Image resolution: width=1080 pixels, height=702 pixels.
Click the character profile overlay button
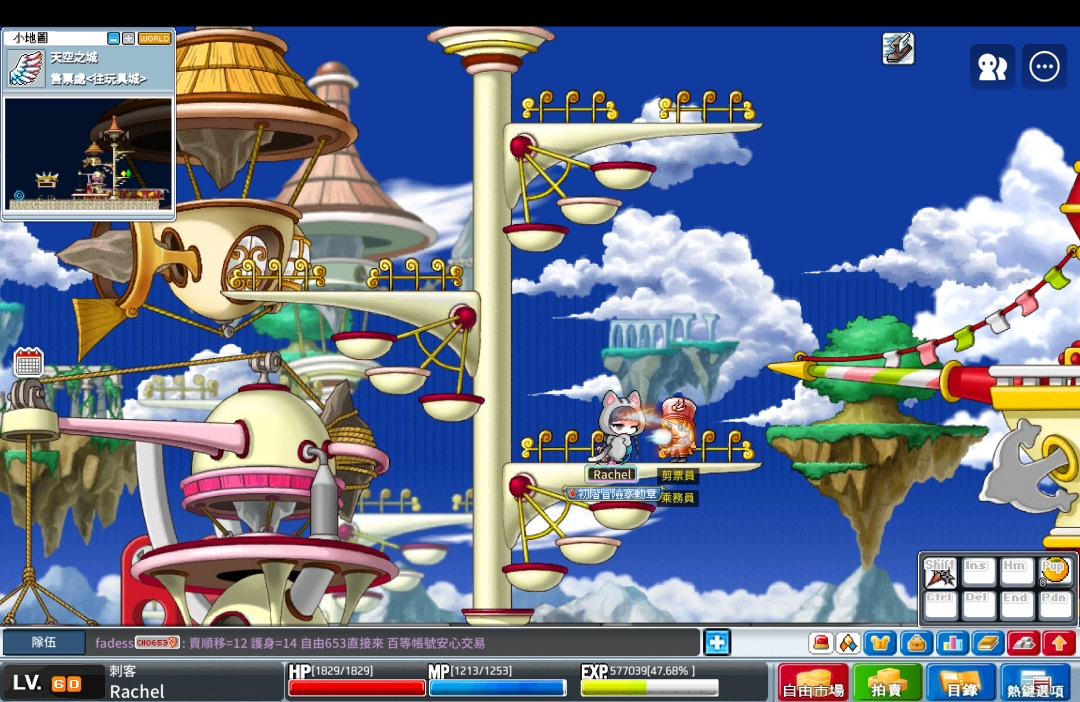(992, 67)
